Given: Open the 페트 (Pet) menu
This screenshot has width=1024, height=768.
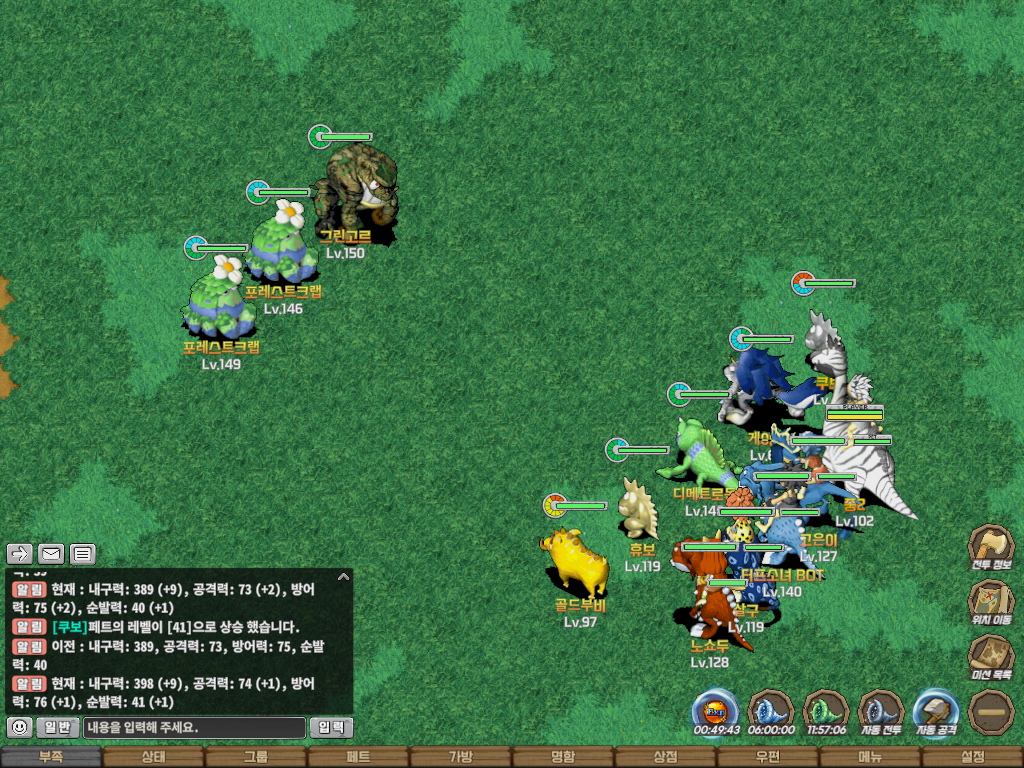Looking at the screenshot, I should [358, 757].
